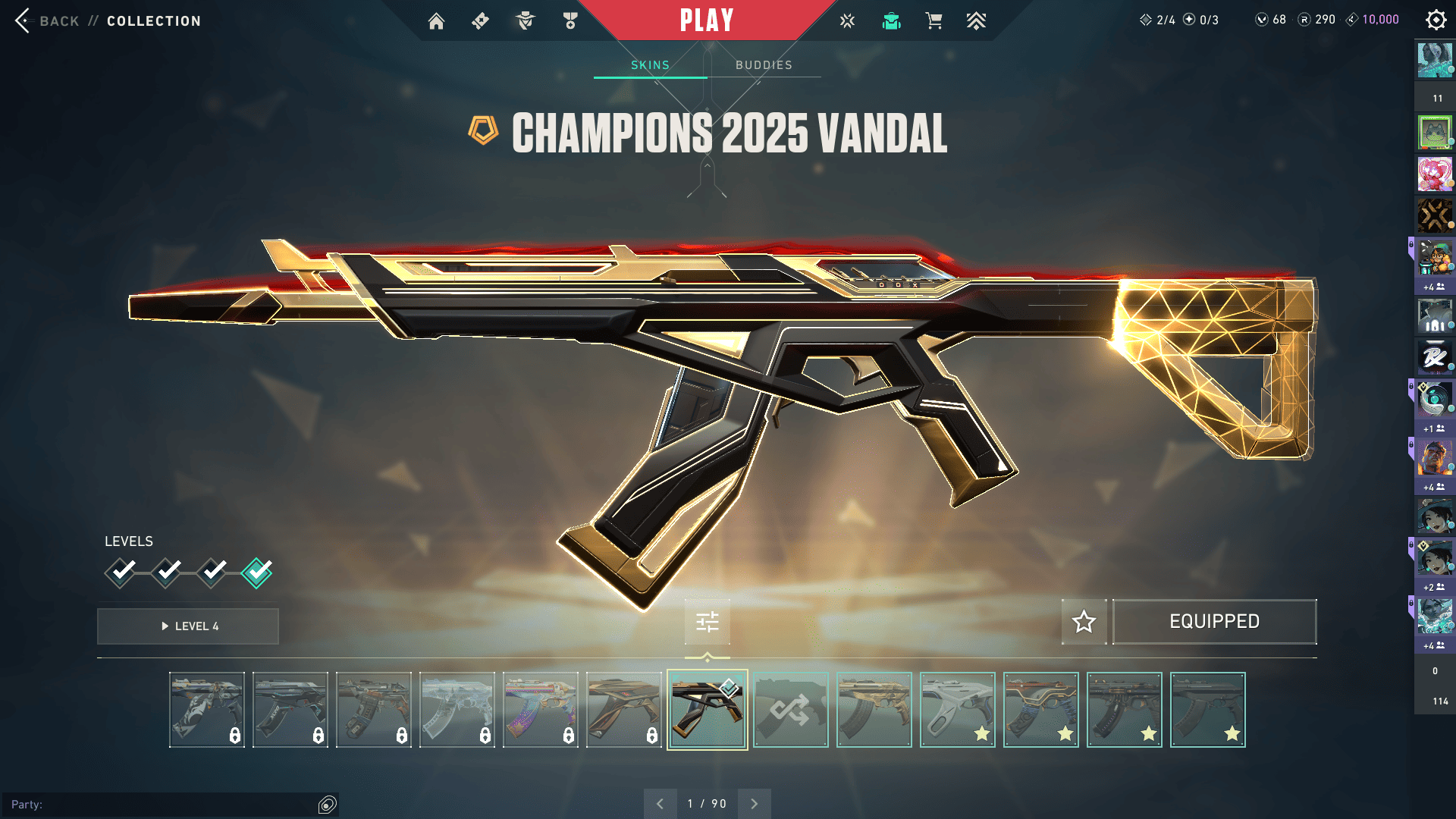The height and width of the screenshot is (819, 1456).
Task: Open the home screen icon
Action: 436,21
